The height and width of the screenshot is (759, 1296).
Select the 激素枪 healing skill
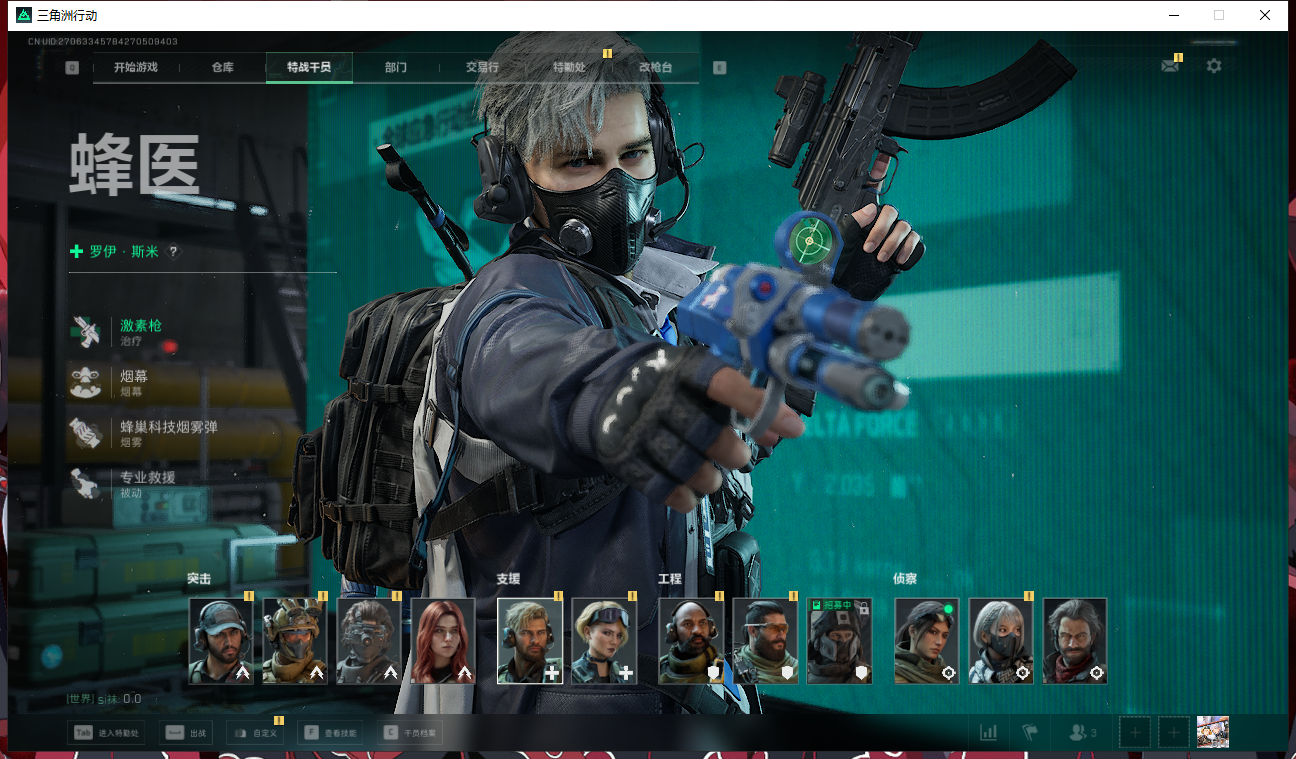[x=140, y=331]
